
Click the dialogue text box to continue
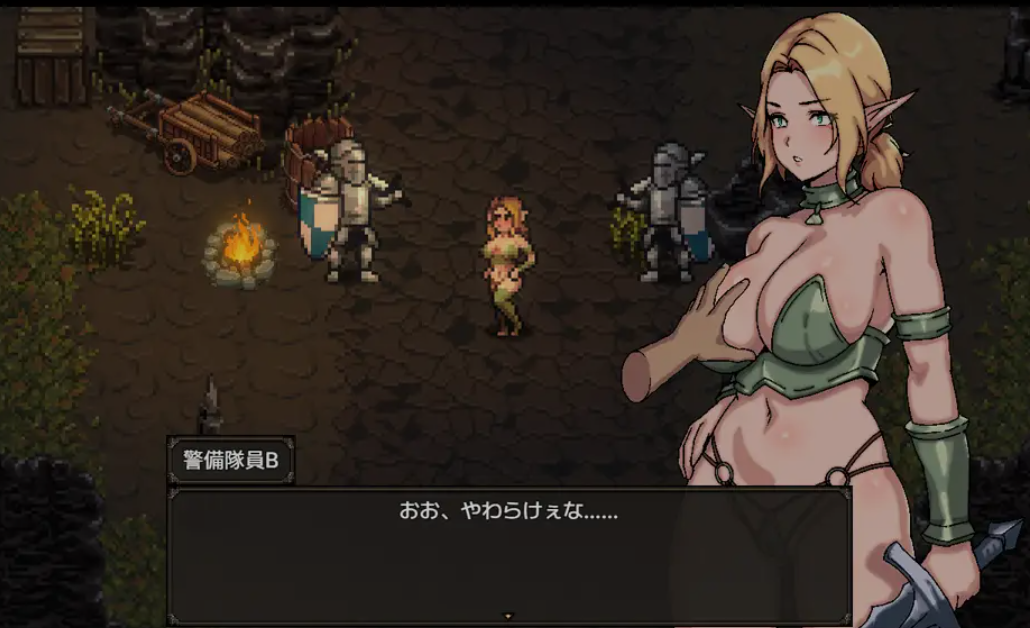point(508,555)
